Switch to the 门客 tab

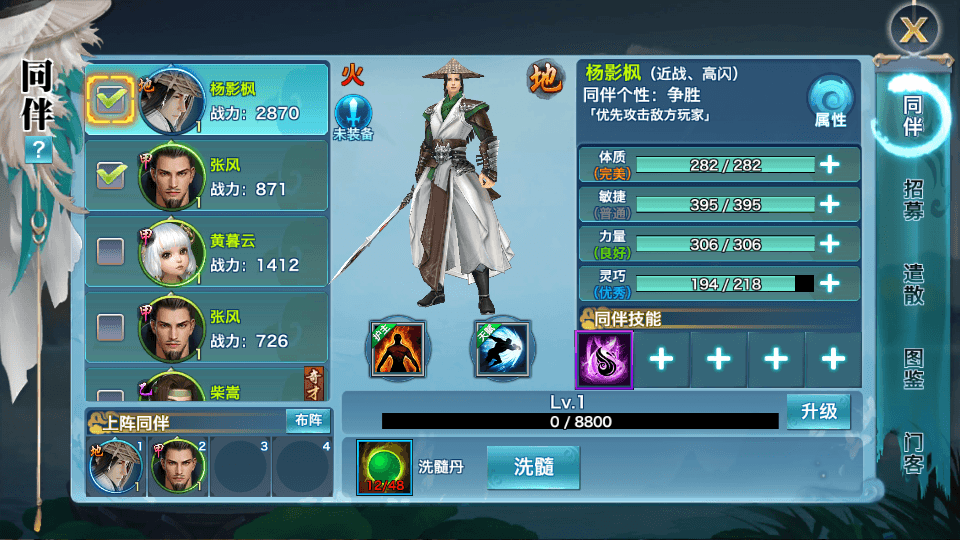912,453
